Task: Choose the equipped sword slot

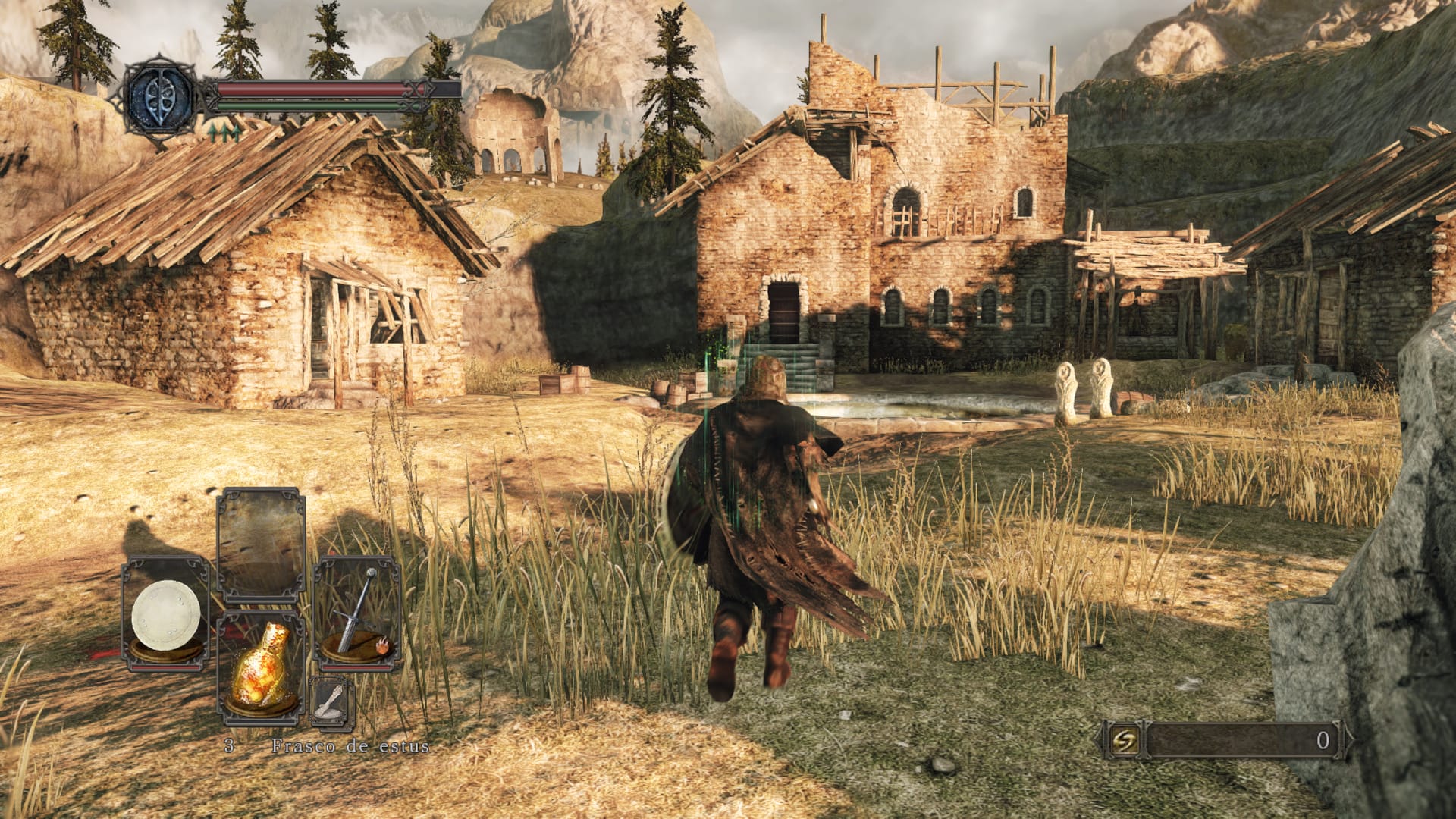Action: point(357,613)
